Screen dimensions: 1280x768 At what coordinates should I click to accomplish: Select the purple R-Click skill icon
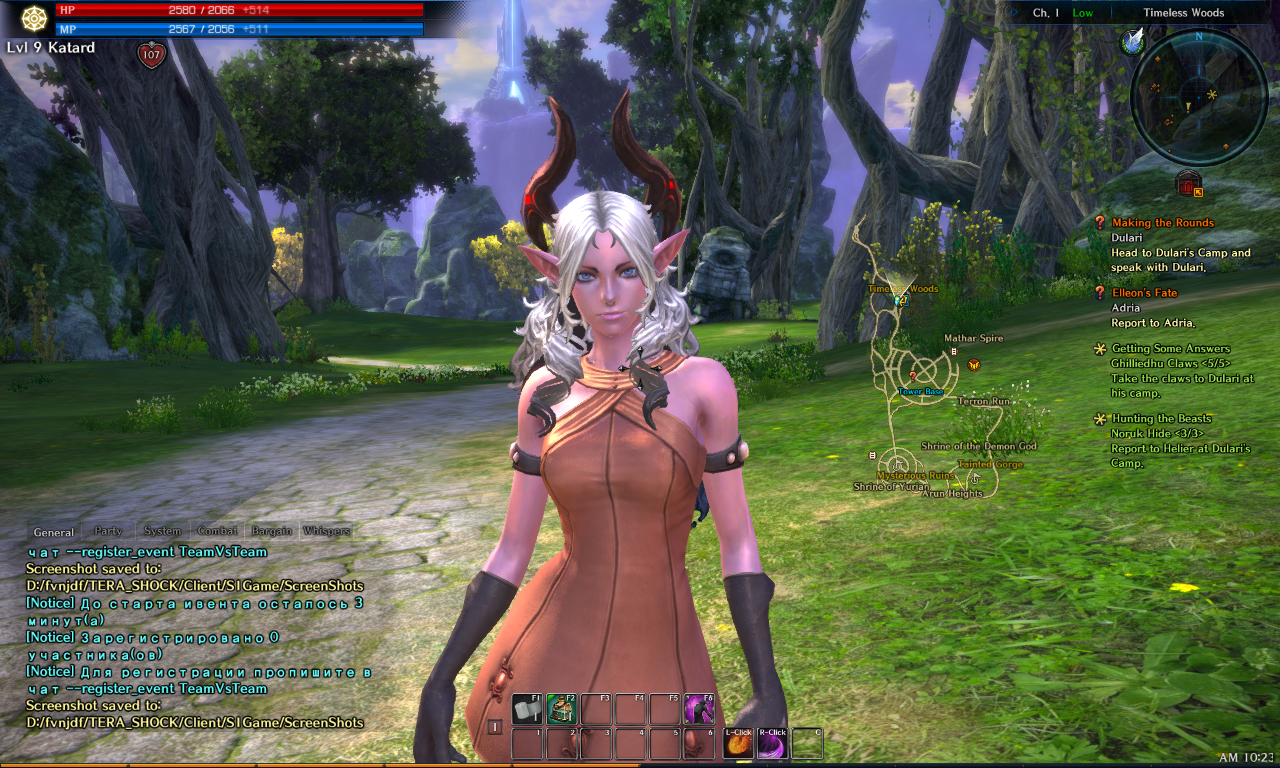[x=772, y=744]
